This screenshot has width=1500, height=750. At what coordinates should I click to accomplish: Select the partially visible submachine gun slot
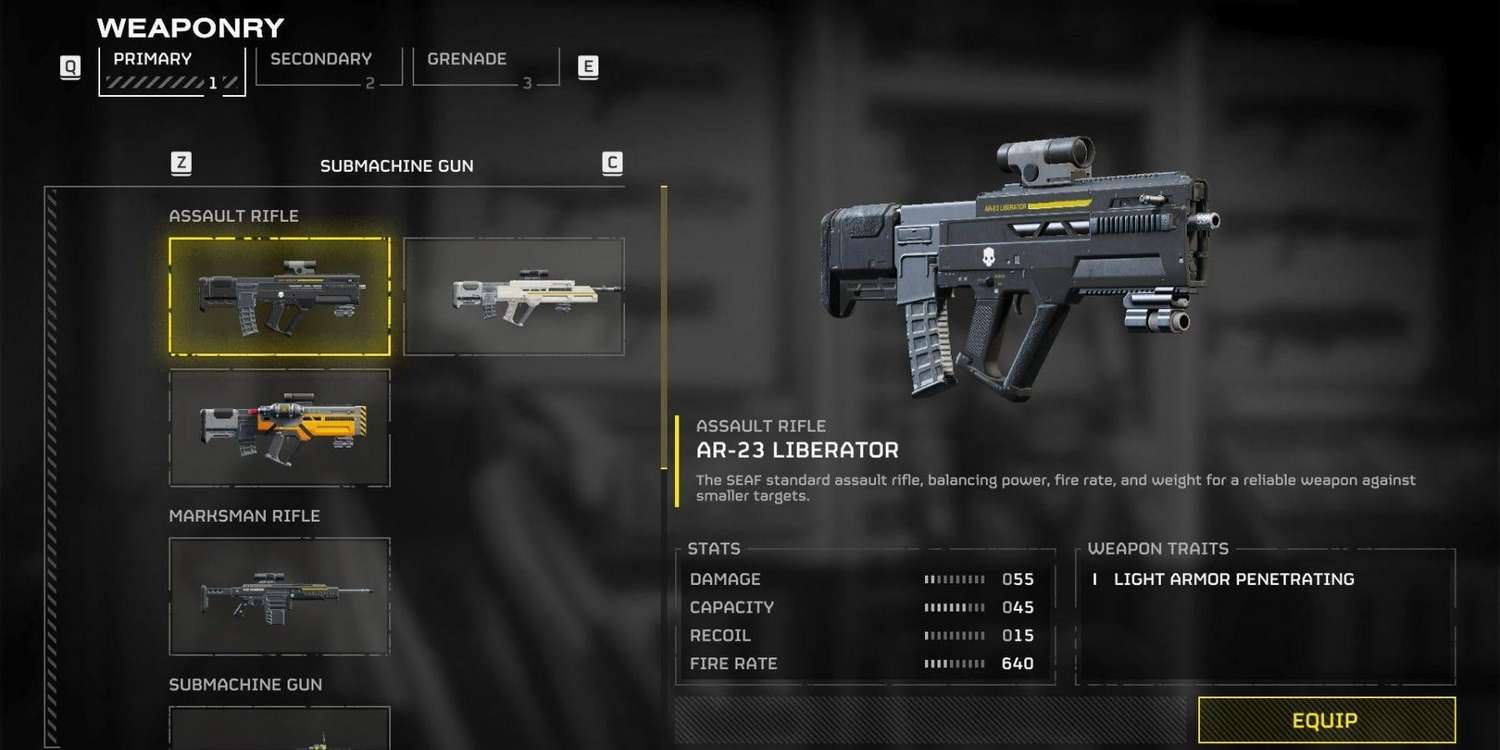tap(280, 729)
